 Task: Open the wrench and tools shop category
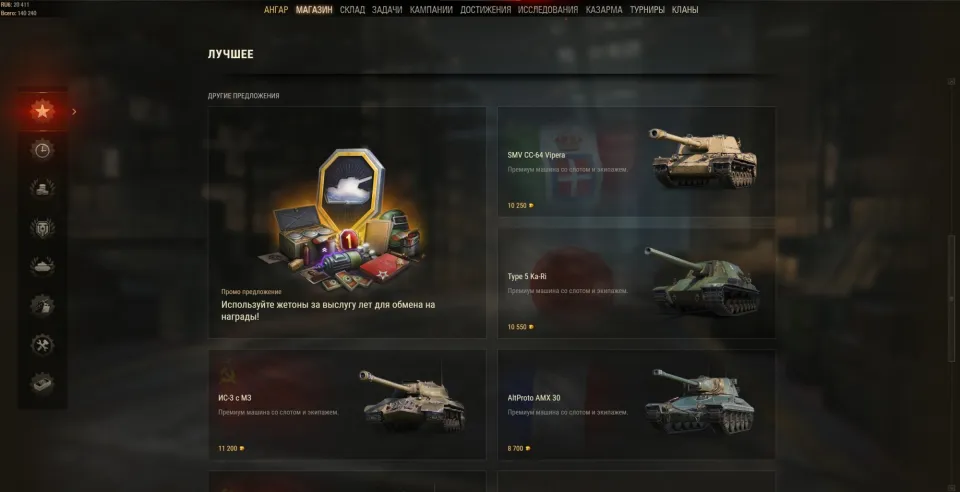(42, 344)
